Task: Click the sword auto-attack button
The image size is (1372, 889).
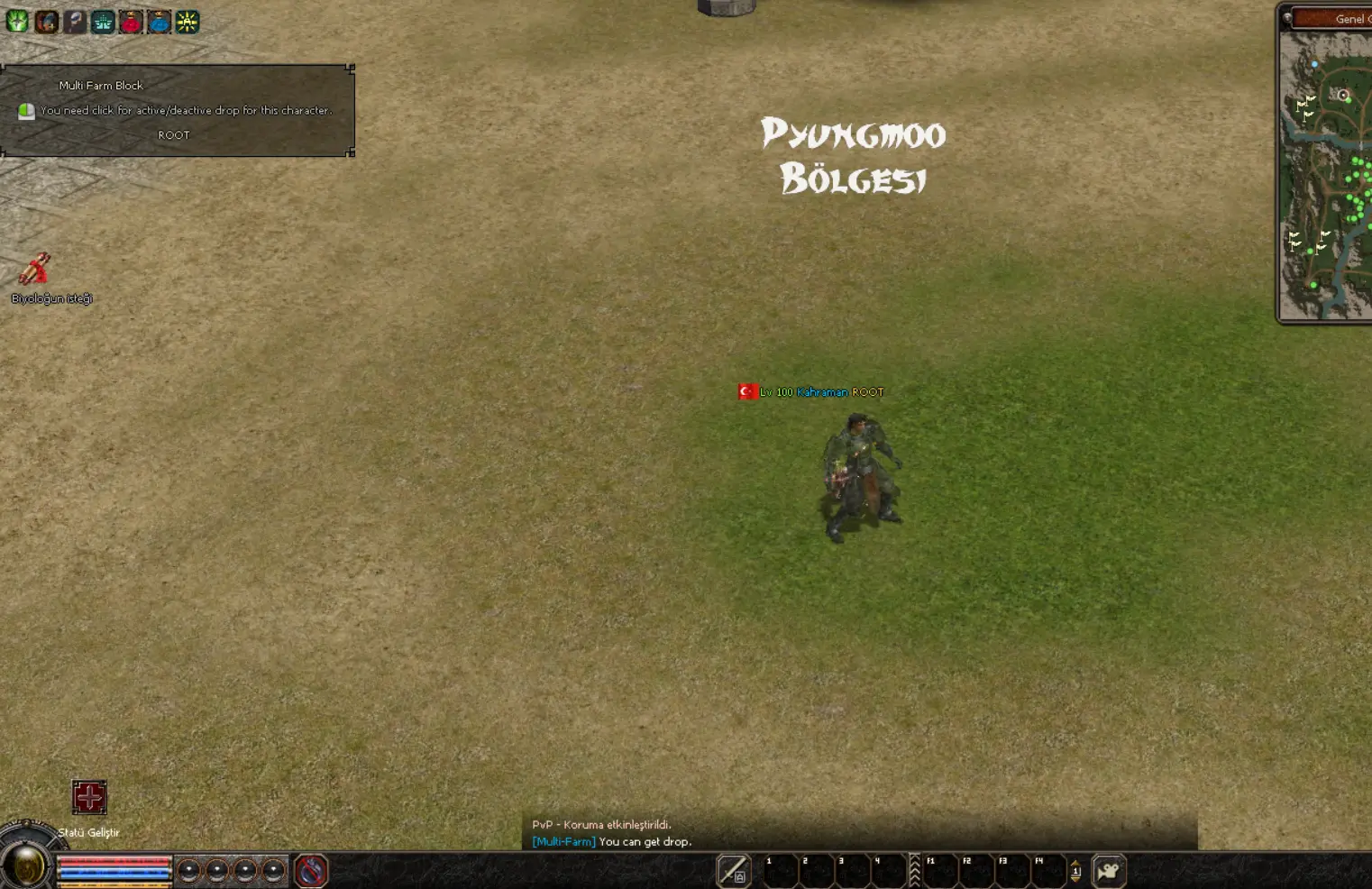Action: coord(733,871)
